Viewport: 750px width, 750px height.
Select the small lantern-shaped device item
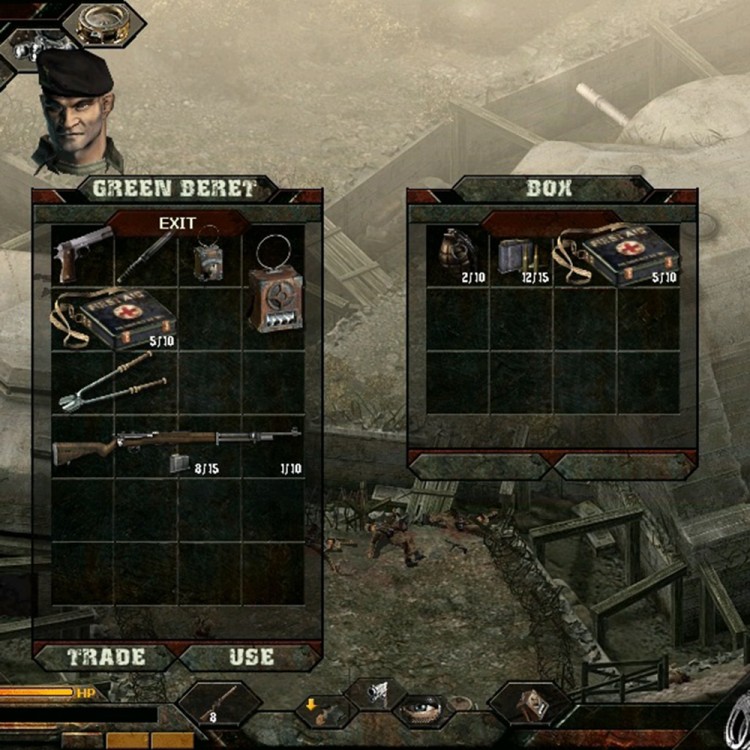pyautogui.click(x=208, y=256)
